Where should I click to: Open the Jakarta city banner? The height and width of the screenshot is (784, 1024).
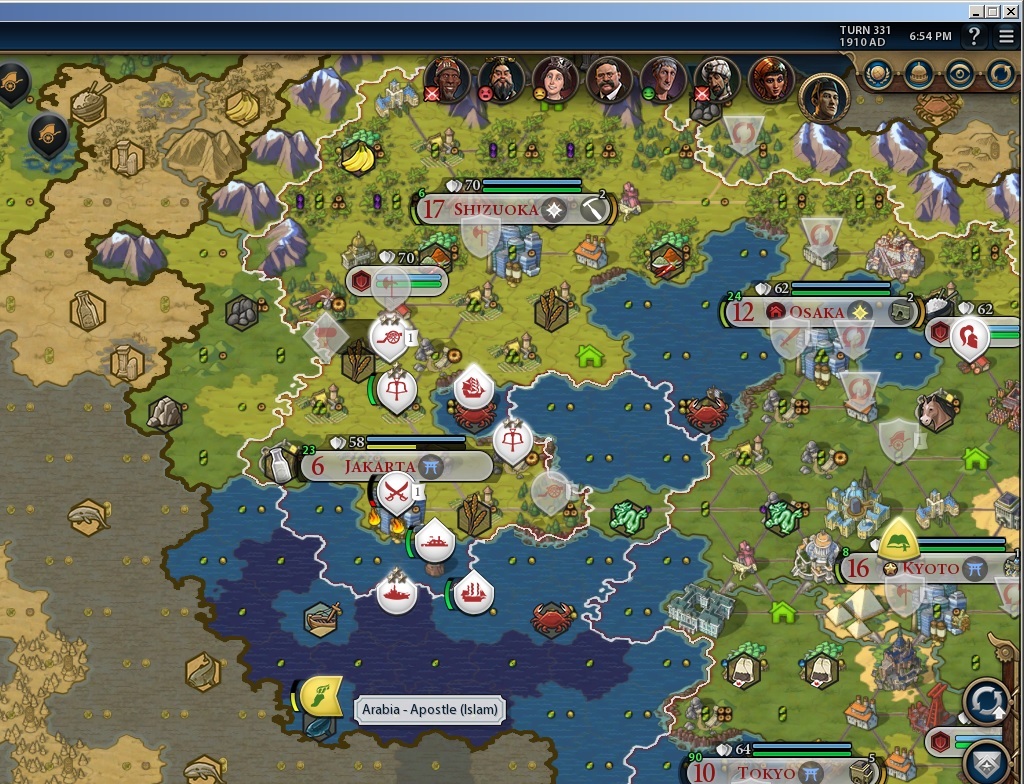click(380, 466)
